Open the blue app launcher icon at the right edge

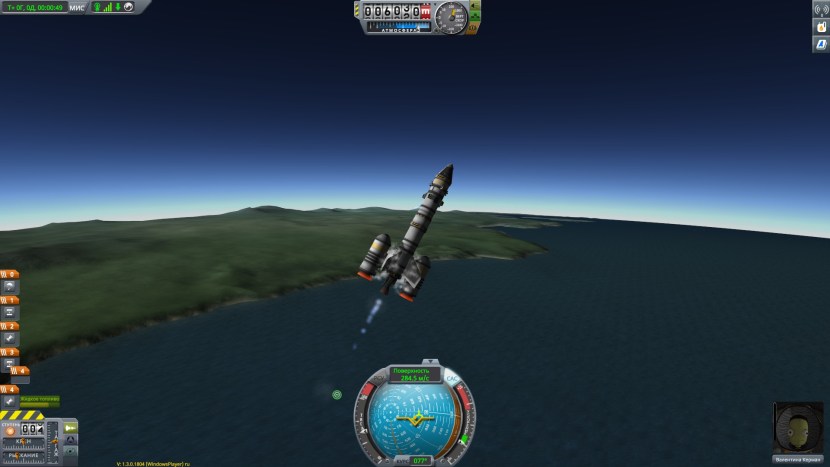click(820, 45)
